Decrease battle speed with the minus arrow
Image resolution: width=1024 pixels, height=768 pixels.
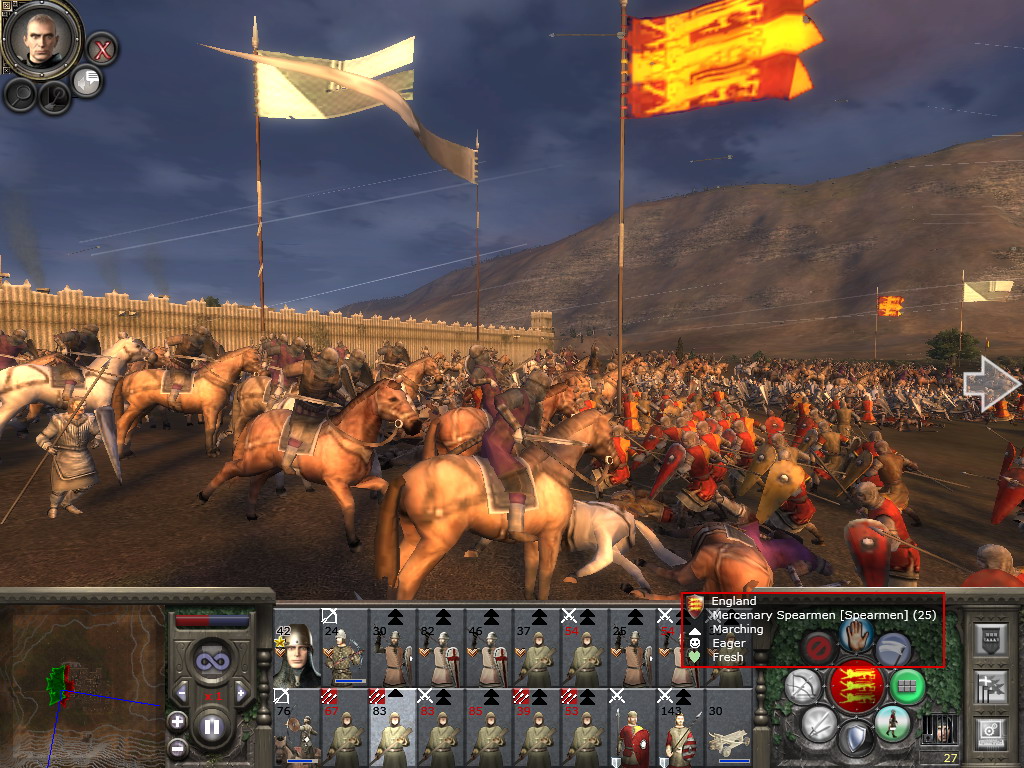coord(182,692)
